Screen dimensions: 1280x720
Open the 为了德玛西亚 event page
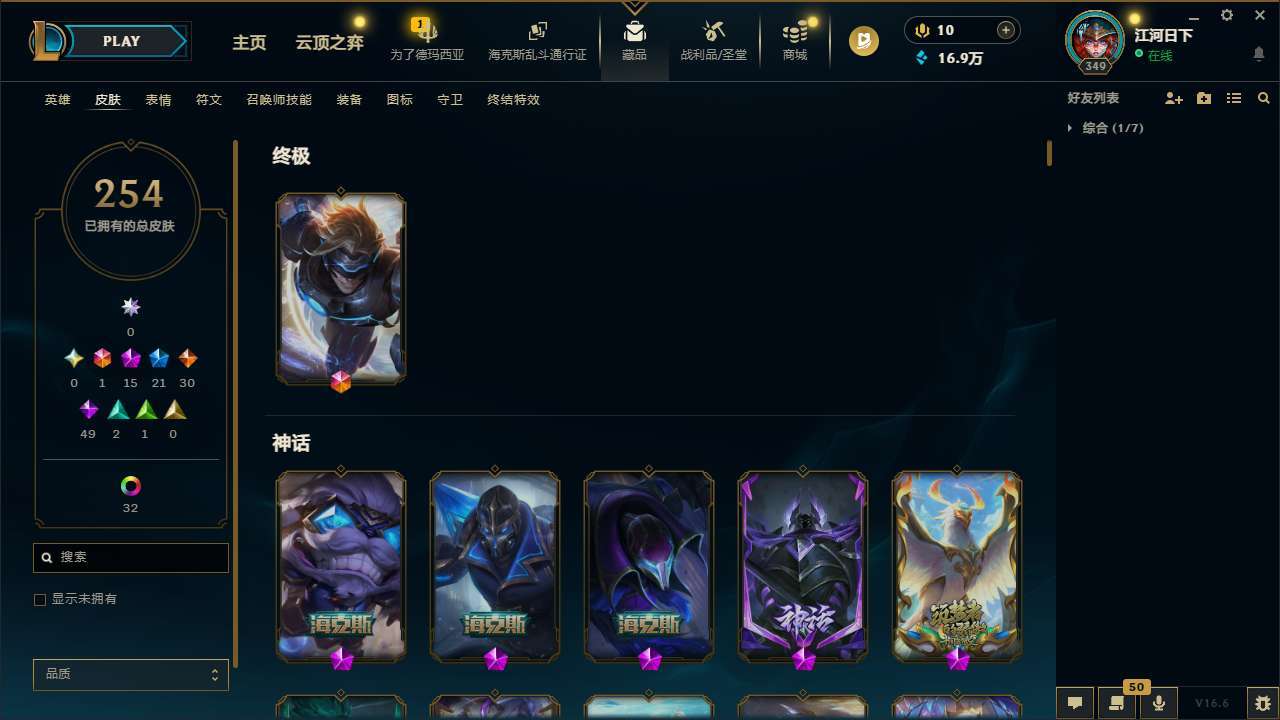426,35
